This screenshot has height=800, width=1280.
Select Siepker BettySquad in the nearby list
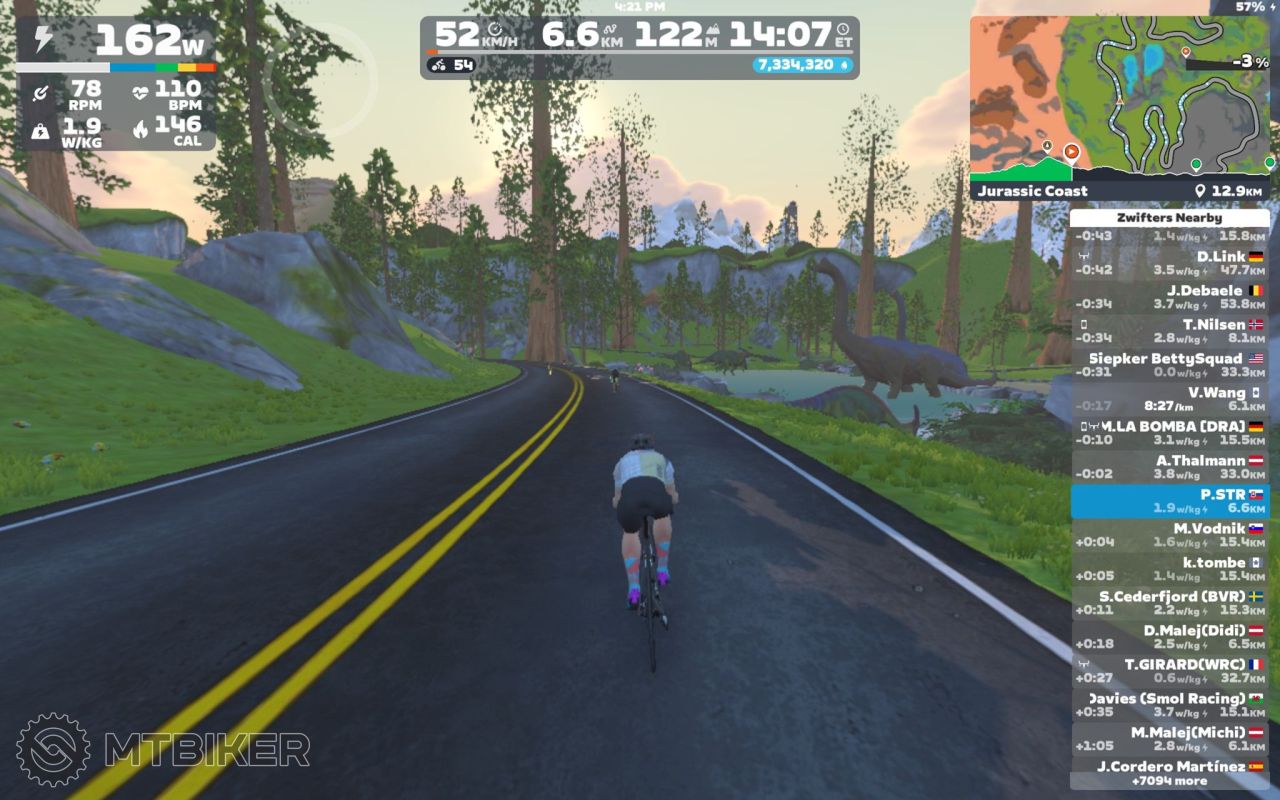[1169, 365]
